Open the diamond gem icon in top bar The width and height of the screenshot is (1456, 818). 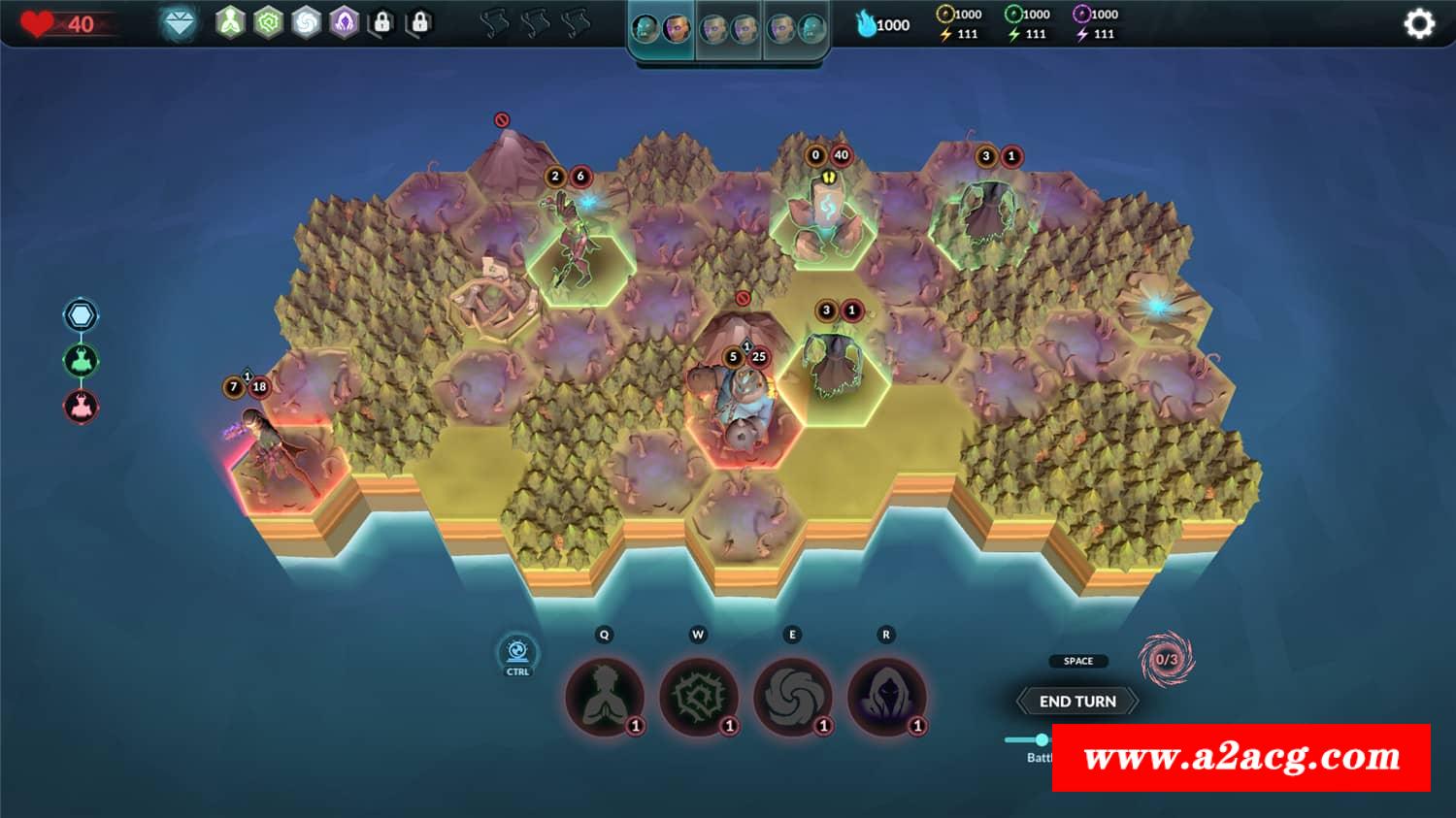(179, 23)
